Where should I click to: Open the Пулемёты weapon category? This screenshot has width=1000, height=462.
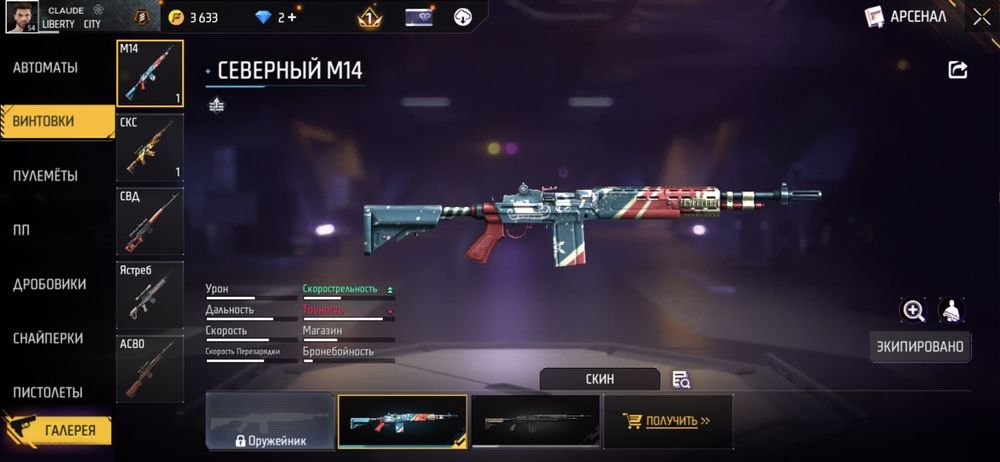pos(46,176)
